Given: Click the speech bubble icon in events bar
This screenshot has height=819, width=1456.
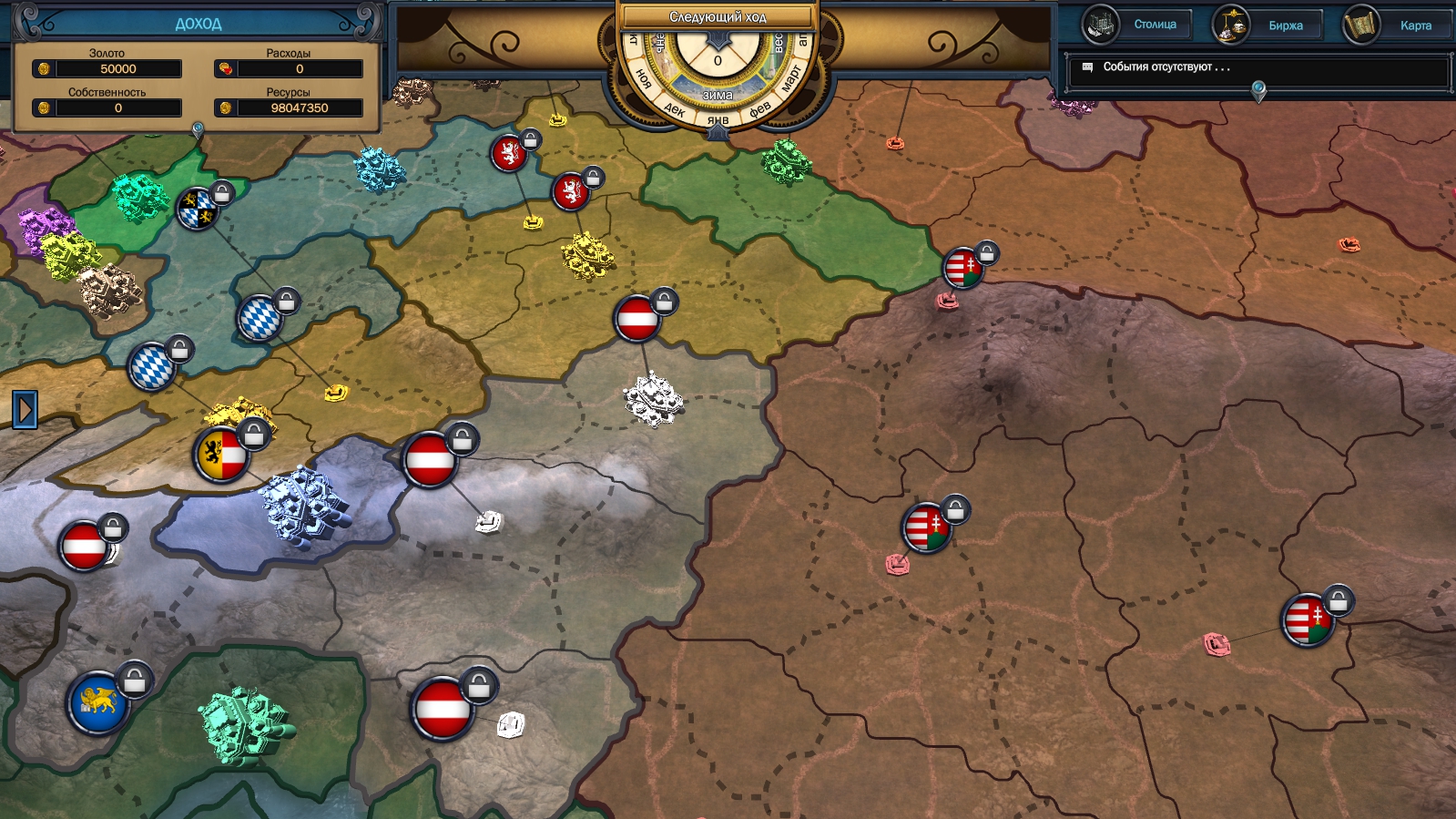Looking at the screenshot, I should click(1086, 66).
